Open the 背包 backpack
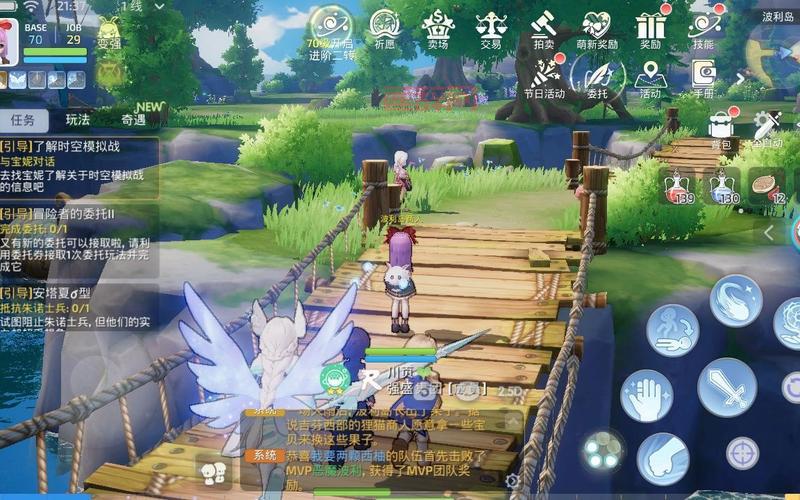 (720, 128)
